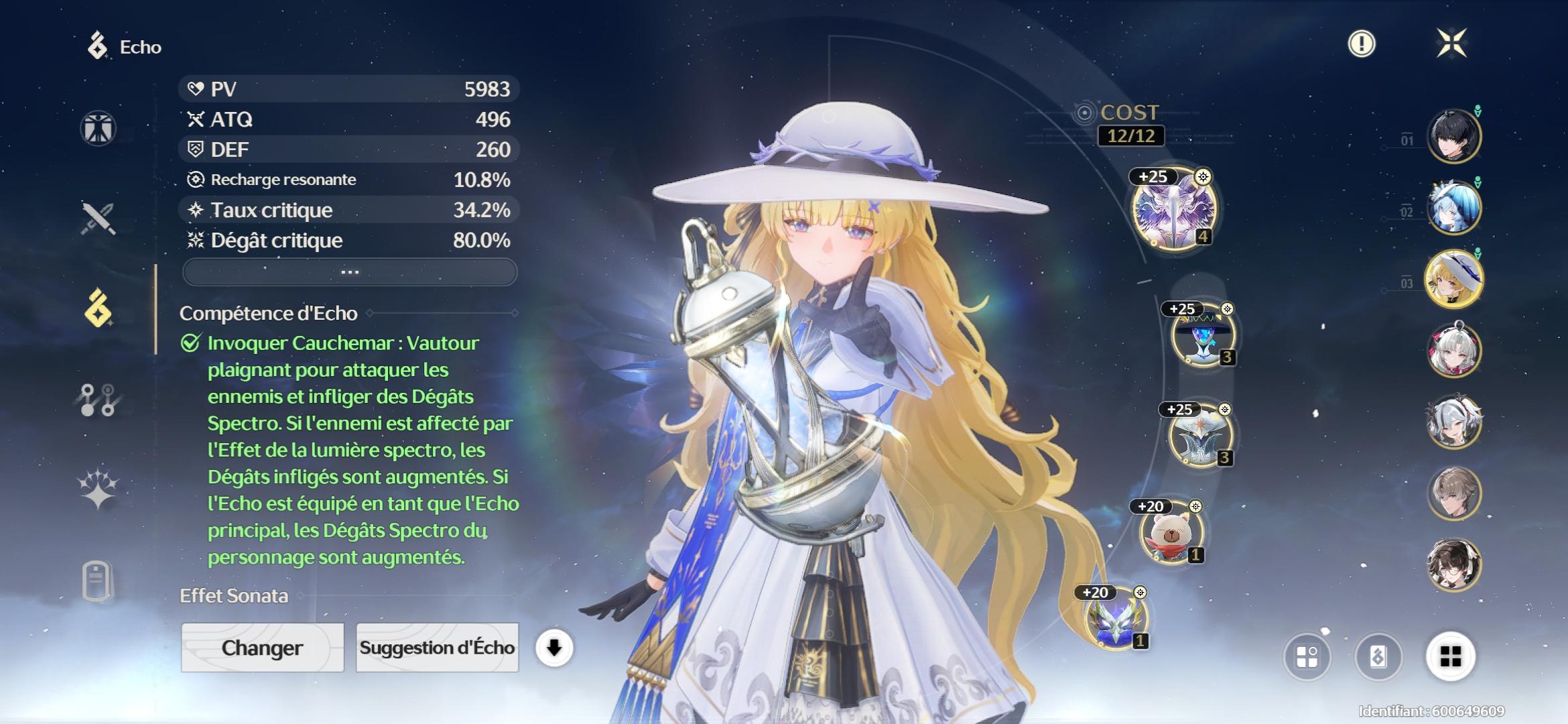Select the cost 4 vulture echo
The height and width of the screenshot is (724, 1568).
[1173, 208]
